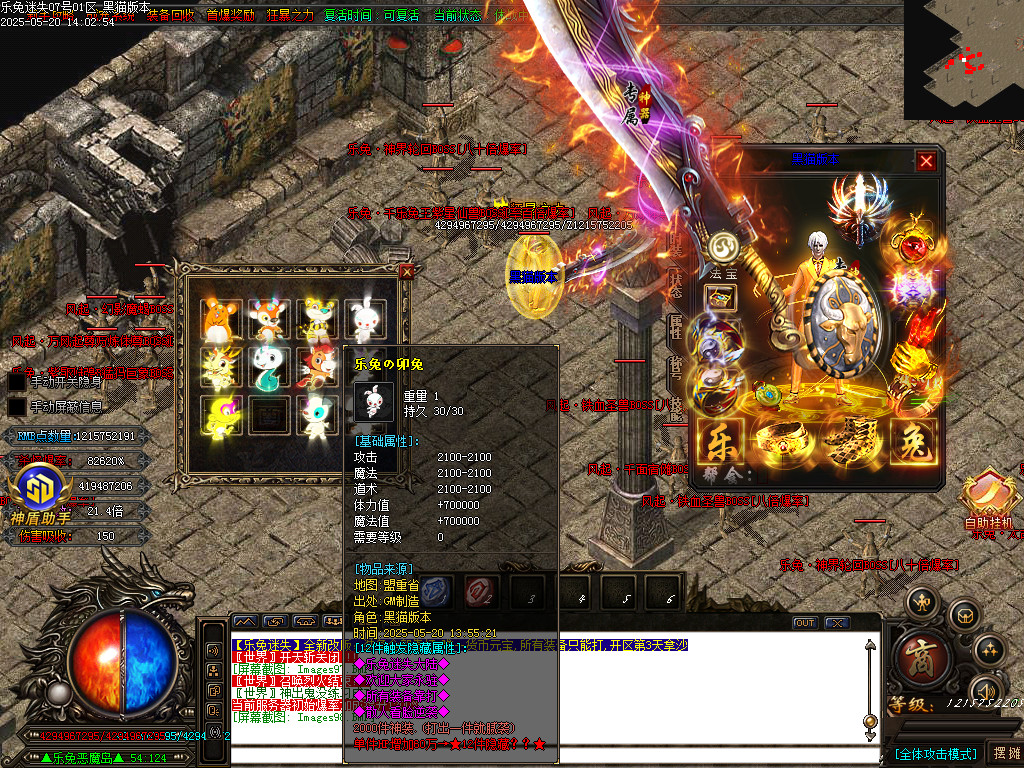Switch the 全体攻击模式 attack mode

coord(935,753)
